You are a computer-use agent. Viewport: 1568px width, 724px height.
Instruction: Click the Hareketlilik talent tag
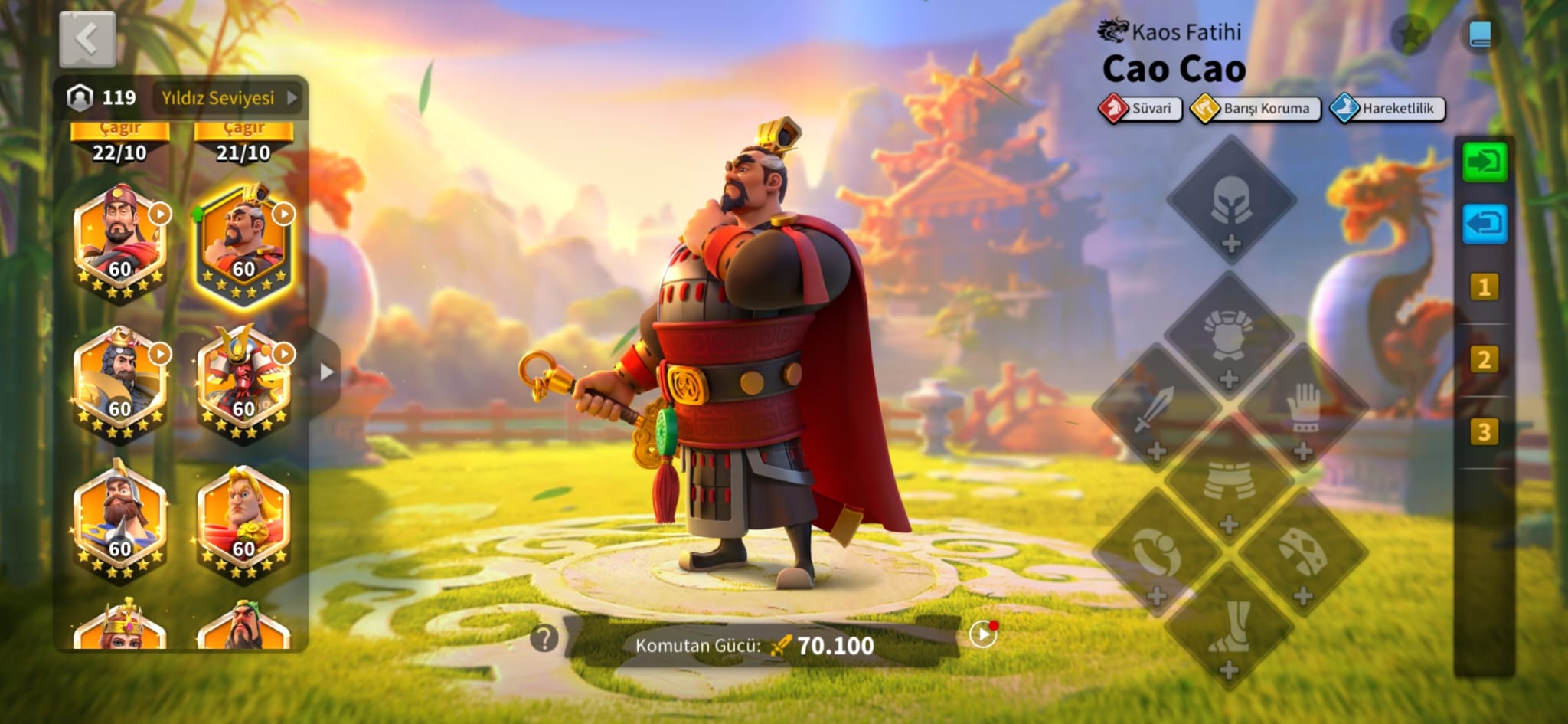coord(1387,109)
